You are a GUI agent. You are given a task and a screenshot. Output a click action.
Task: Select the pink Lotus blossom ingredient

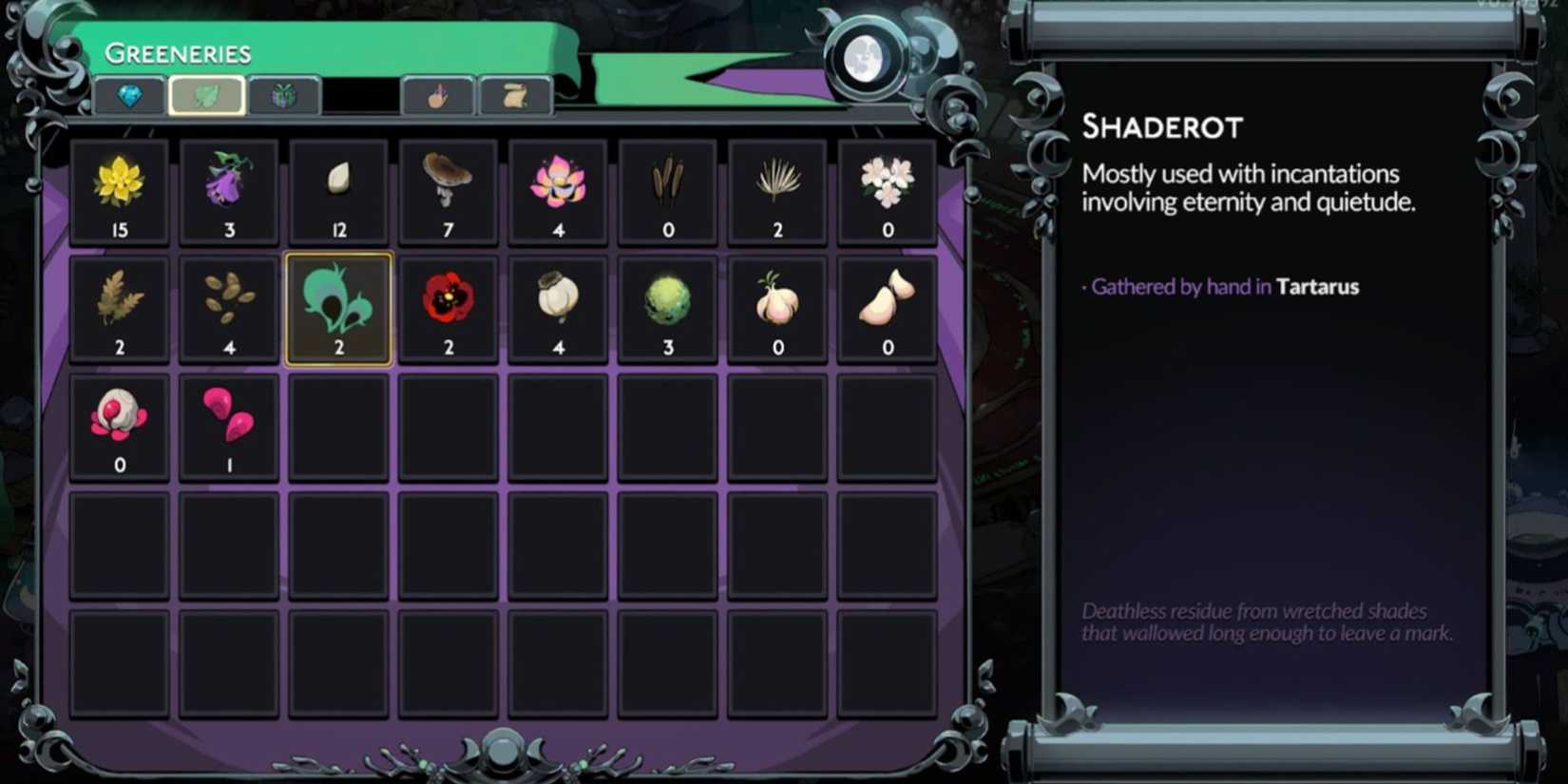click(558, 190)
